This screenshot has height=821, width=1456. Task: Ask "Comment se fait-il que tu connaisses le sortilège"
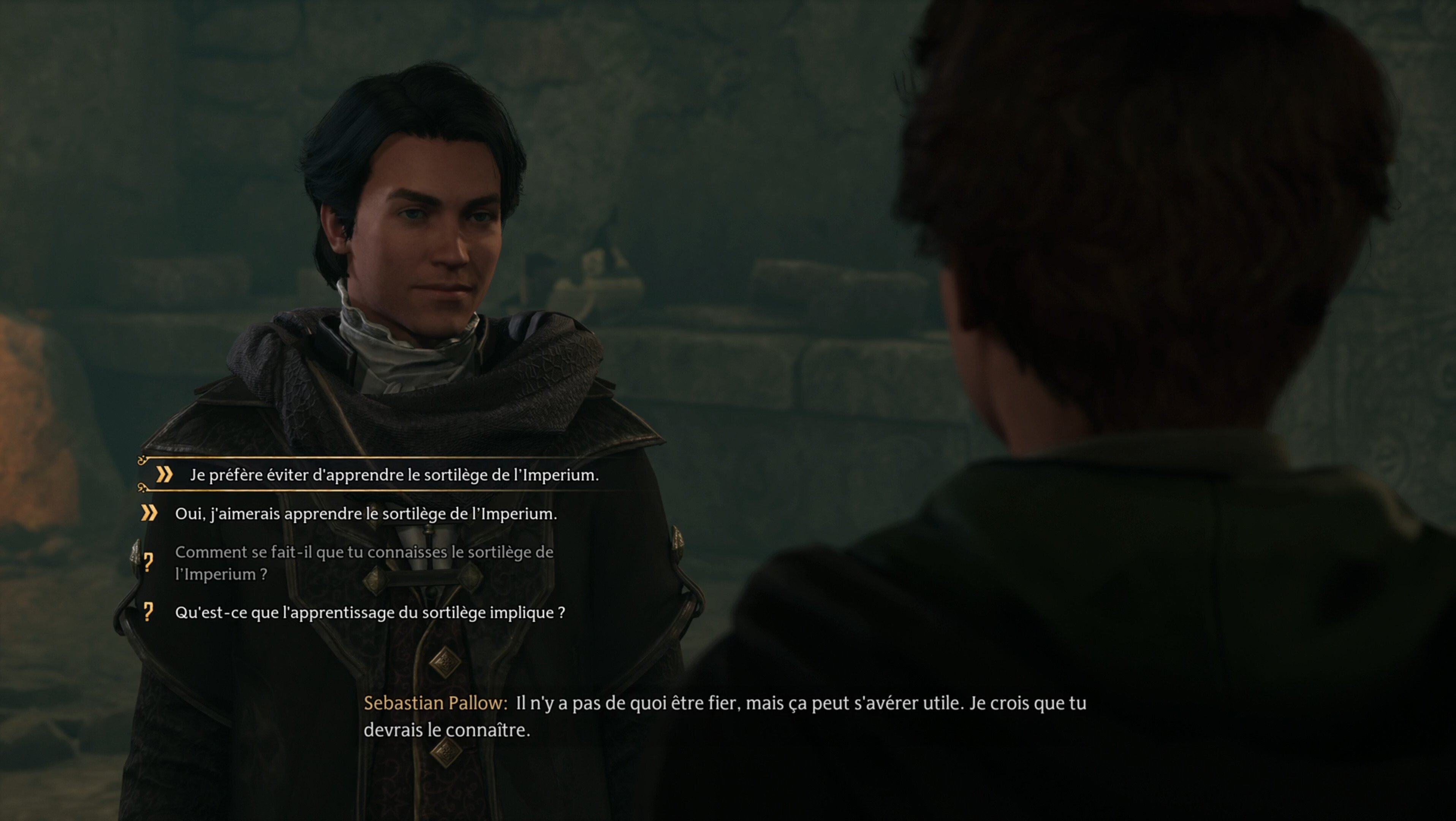(x=364, y=563)
